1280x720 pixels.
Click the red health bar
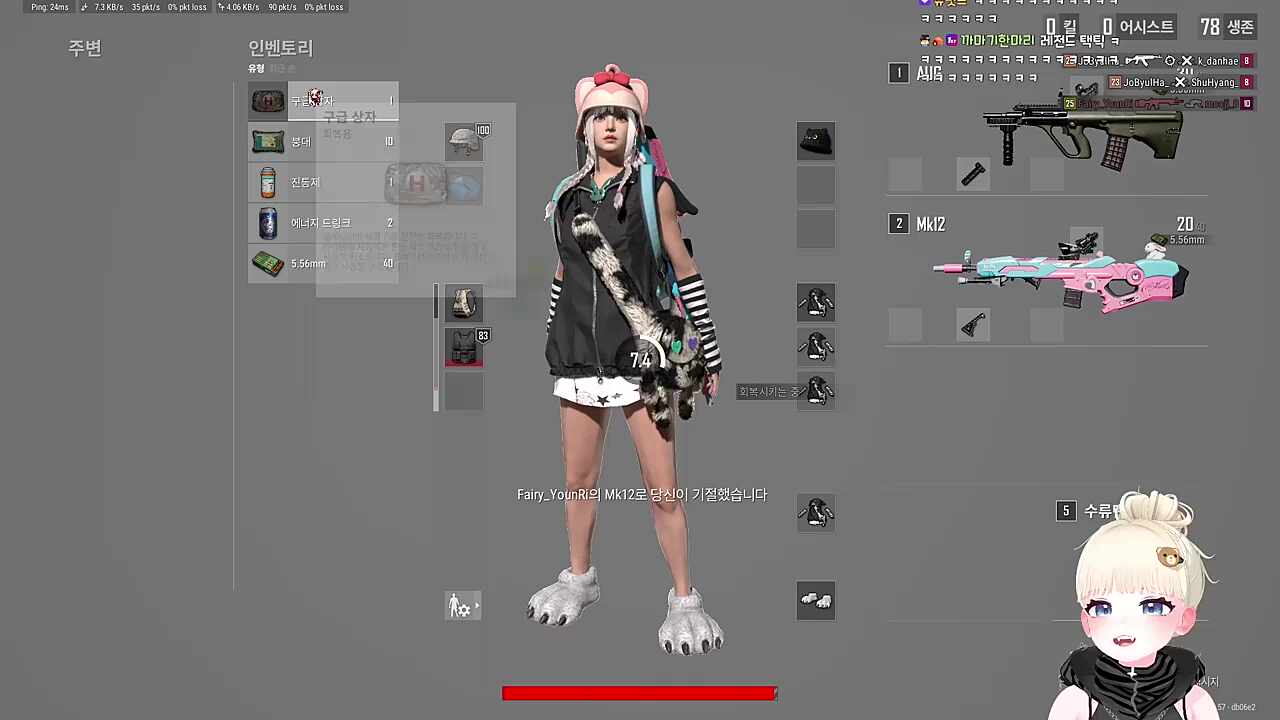pos(640,693)
